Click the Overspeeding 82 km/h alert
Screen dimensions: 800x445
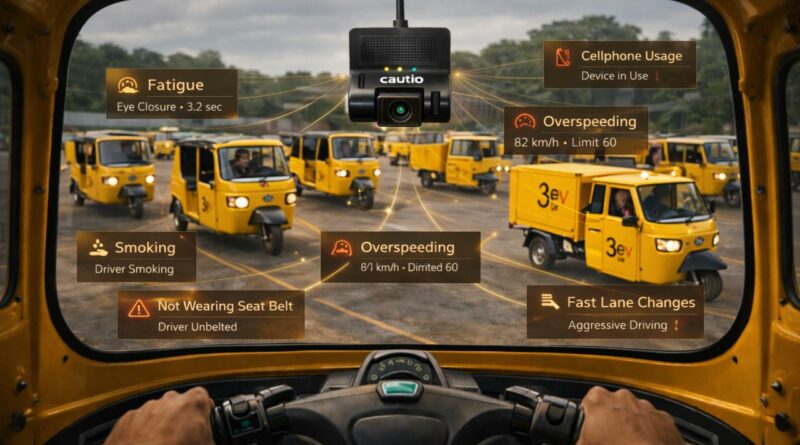pyautogui.click(x=575, y=130)
